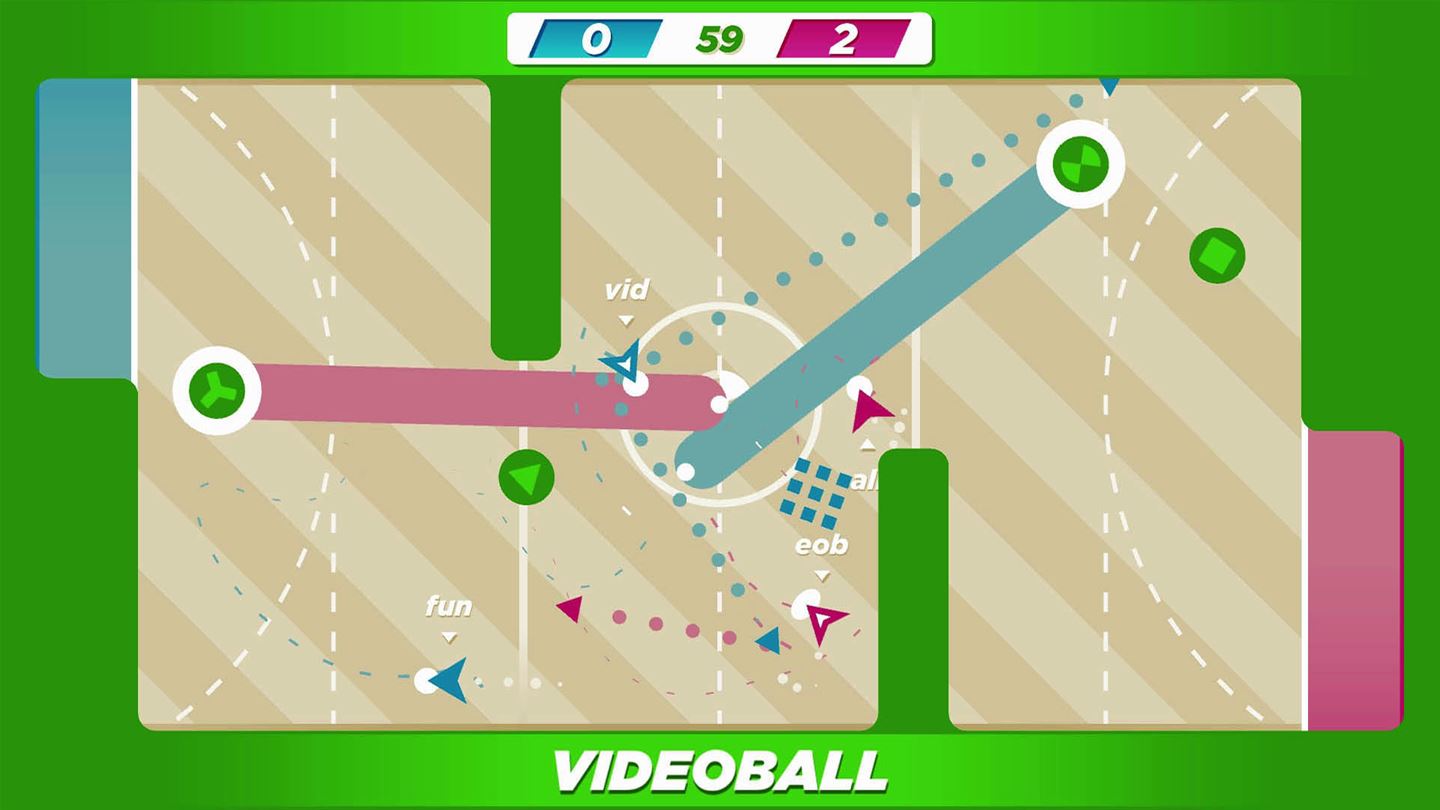Image resolution: width=1440 pixels, height=810 pixels.
Task: Click the blue team score showing 0
Action: 593,37
